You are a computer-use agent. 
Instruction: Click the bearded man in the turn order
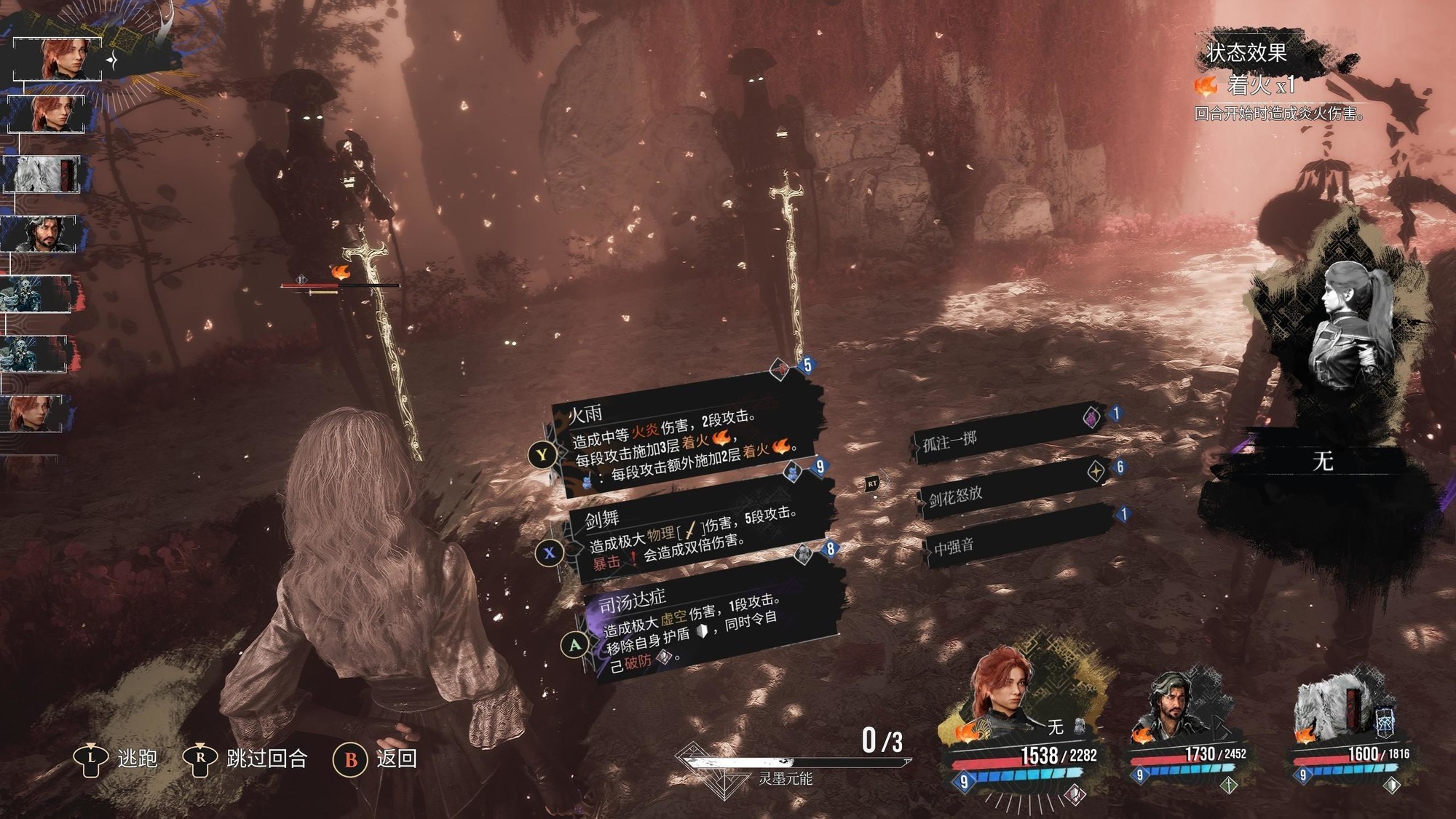44,234
